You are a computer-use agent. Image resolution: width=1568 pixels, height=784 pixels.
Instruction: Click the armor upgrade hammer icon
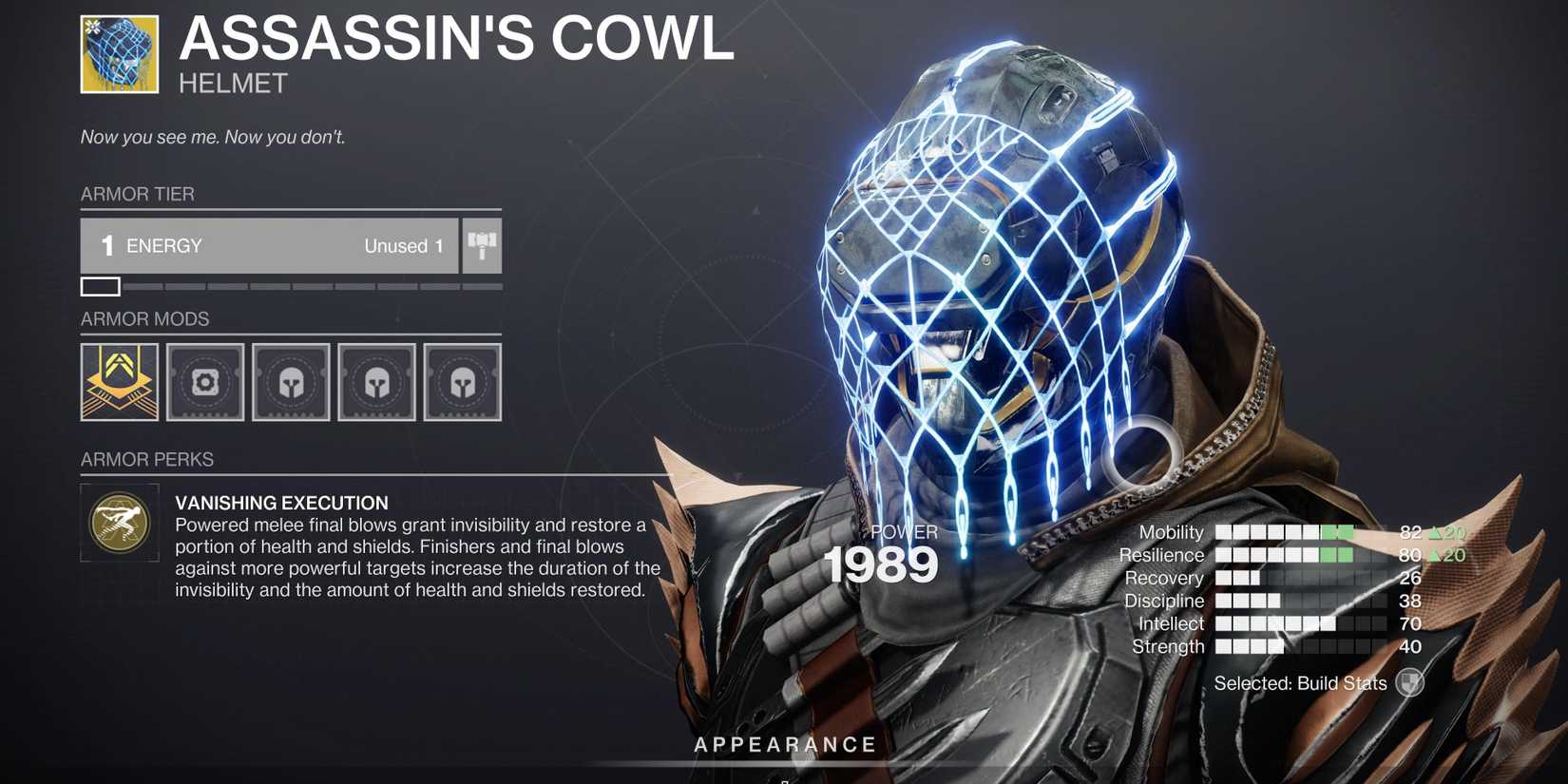482,245
